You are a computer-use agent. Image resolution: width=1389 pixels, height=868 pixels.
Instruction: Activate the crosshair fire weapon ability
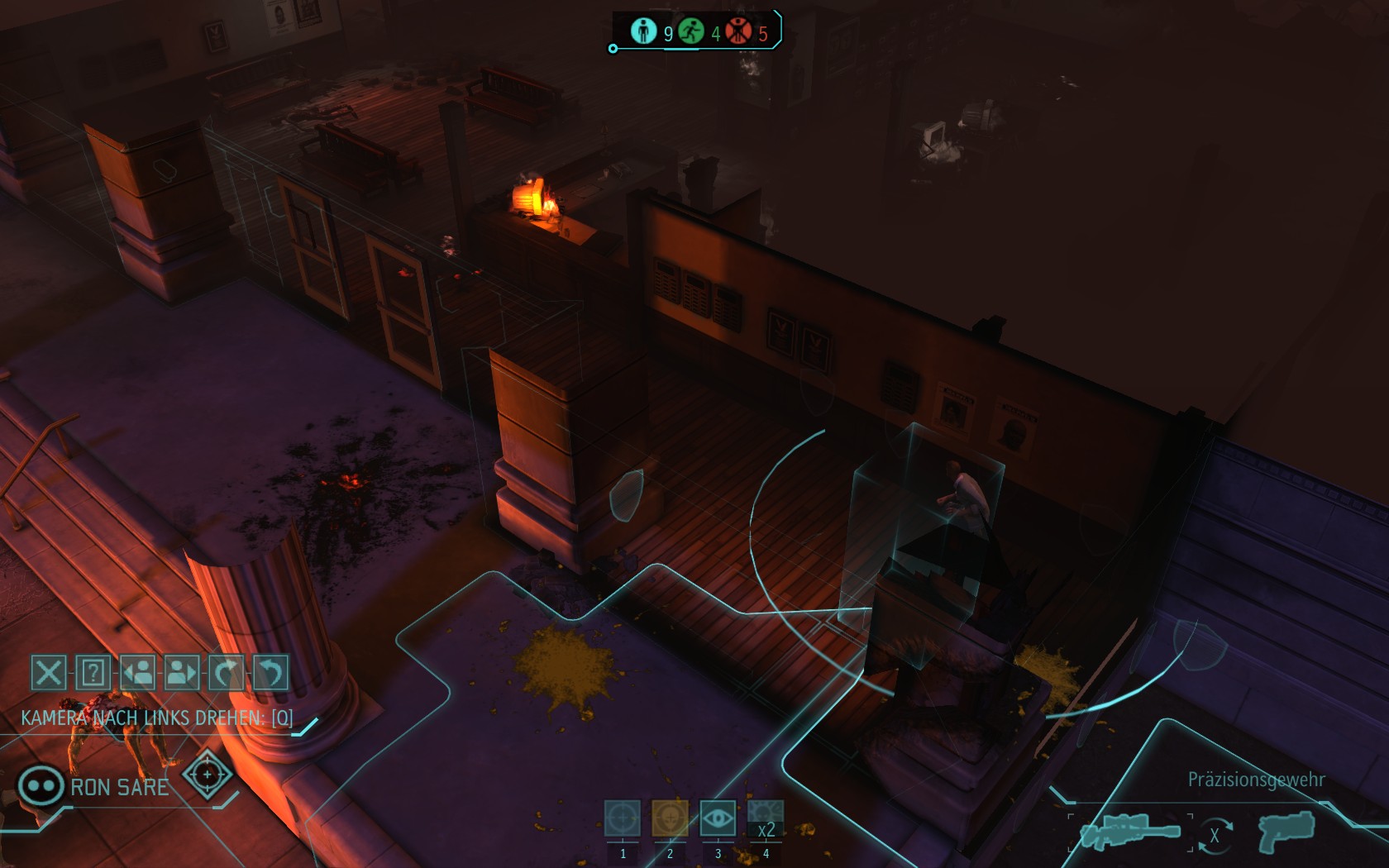click(x=623, y=819)
